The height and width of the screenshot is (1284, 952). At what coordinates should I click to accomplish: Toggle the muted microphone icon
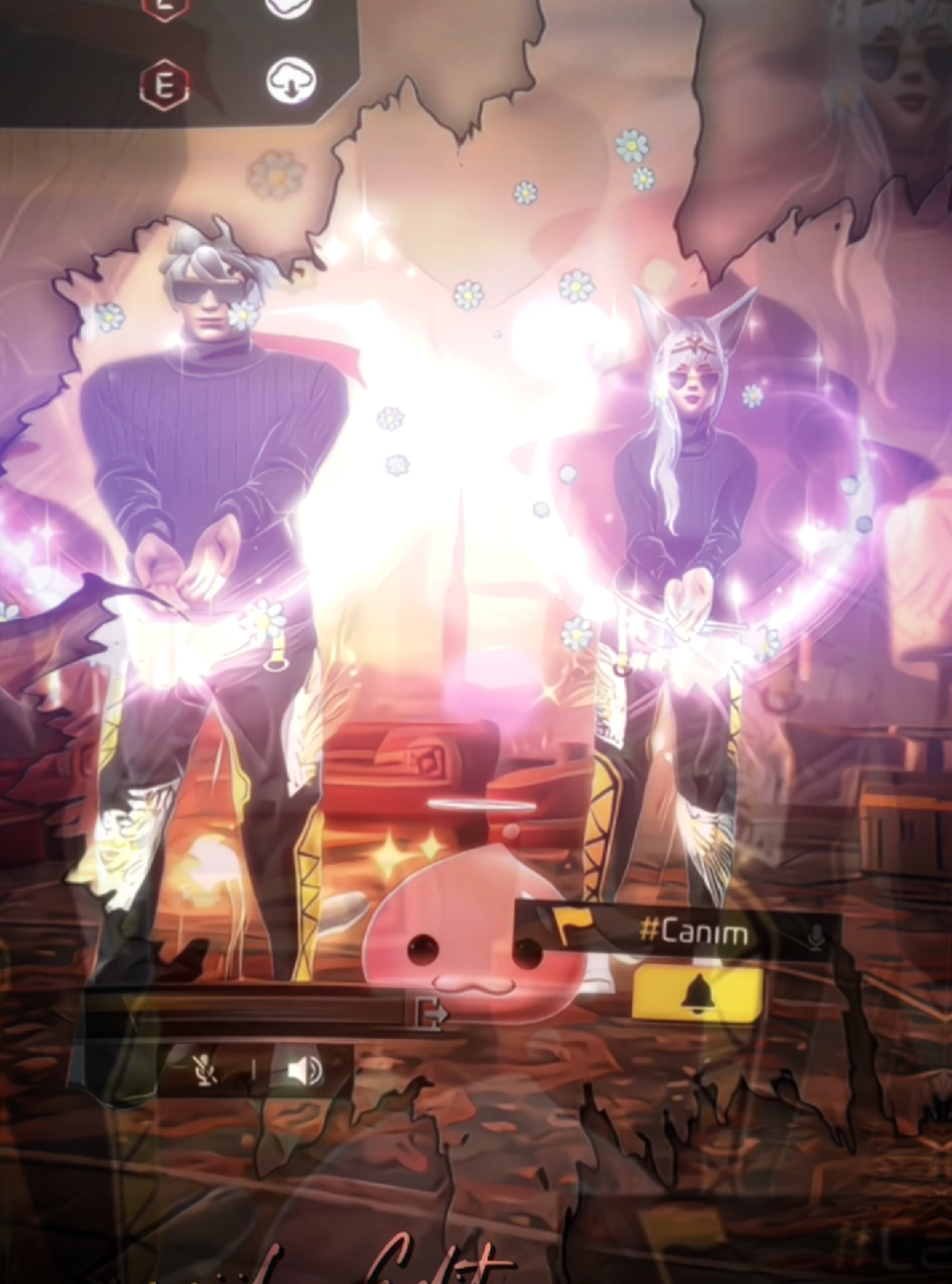point(206,1071)
